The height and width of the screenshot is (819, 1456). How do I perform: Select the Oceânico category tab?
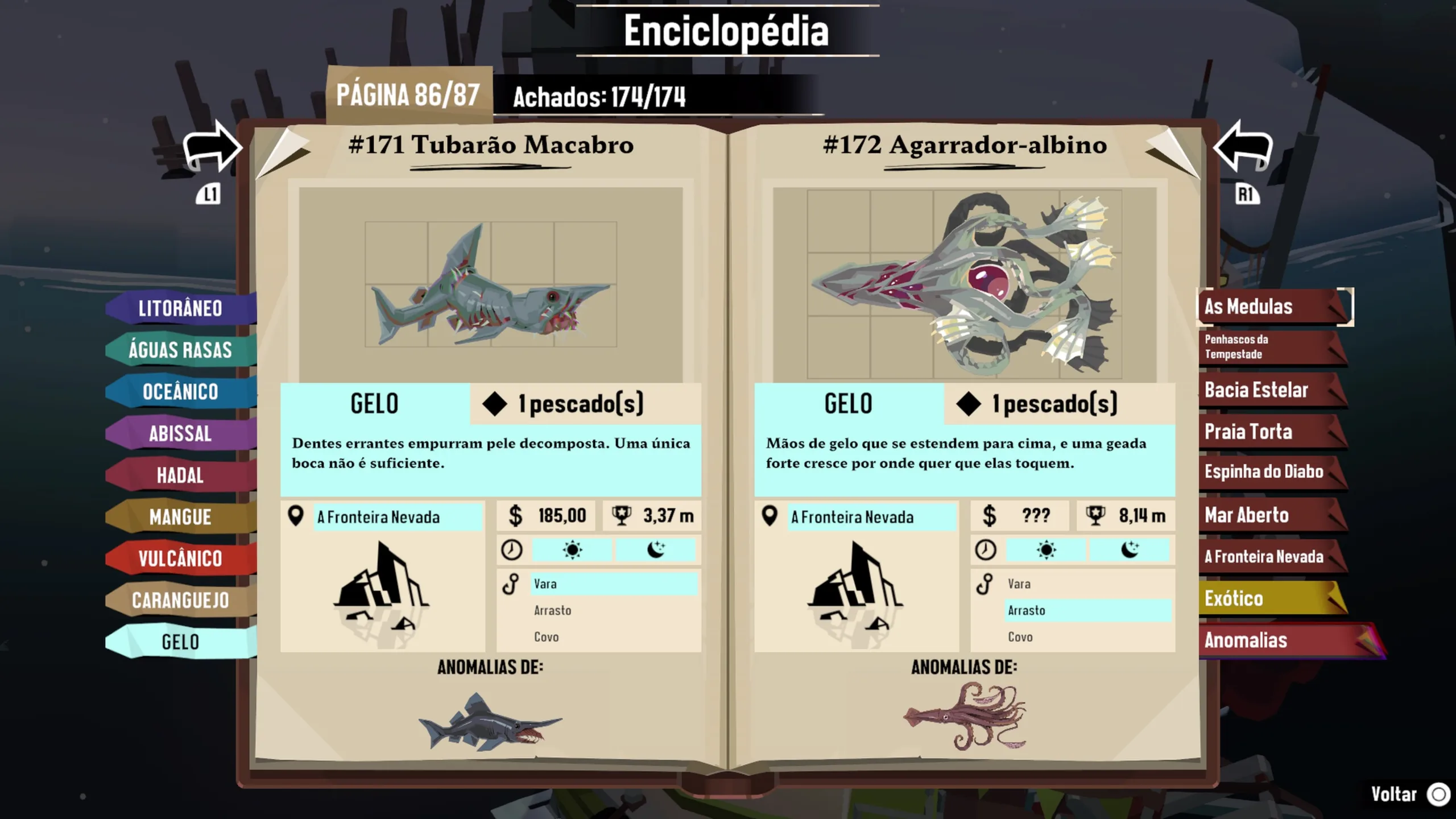pos(180,392)
